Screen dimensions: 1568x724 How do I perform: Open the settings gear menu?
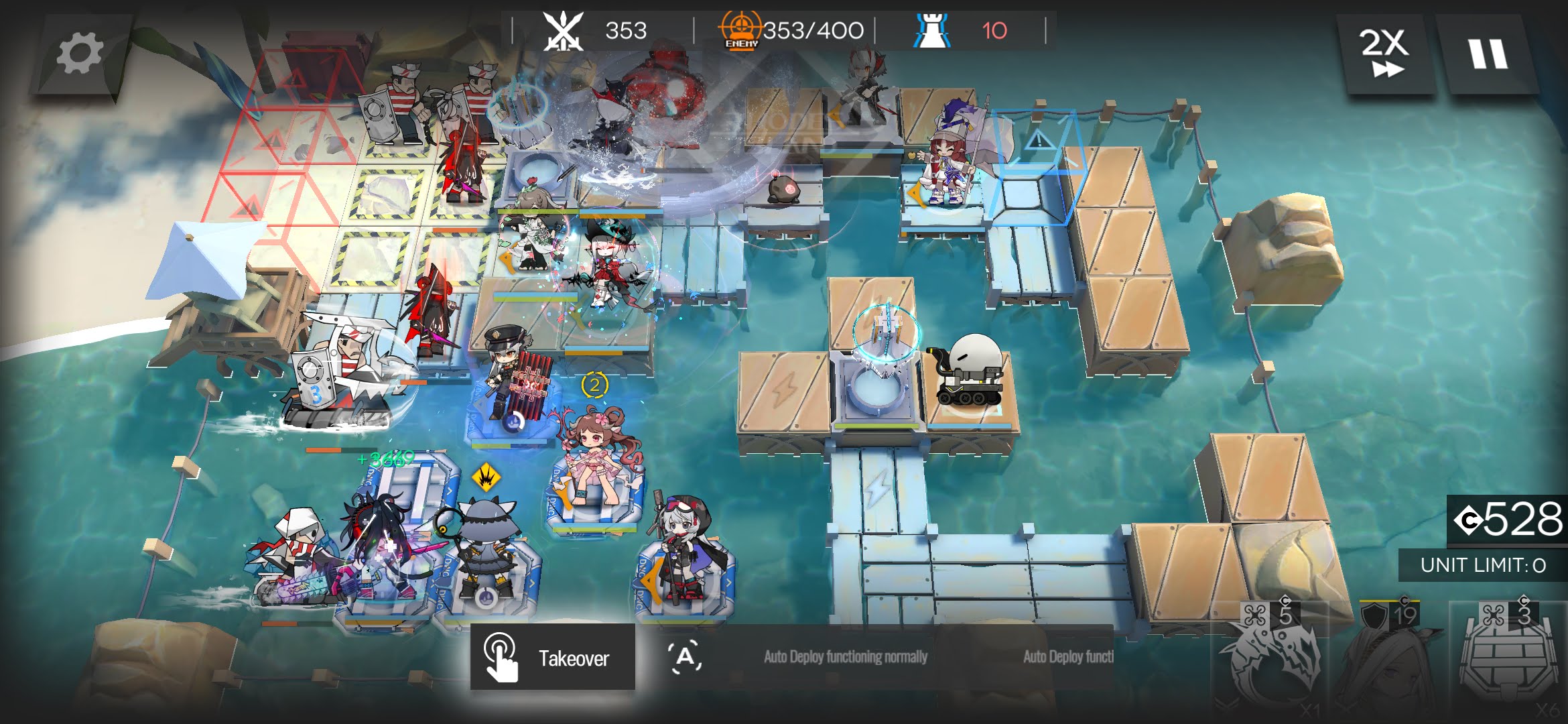pos(80,54)
